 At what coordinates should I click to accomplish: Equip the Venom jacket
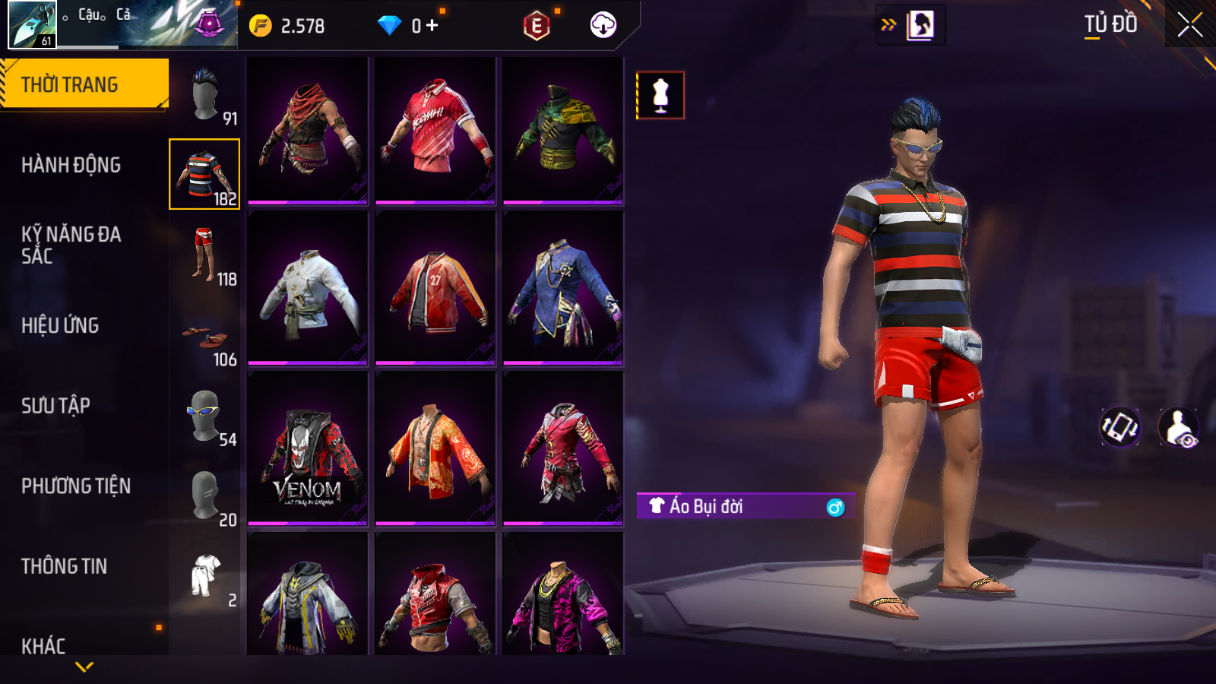(x=308, y=448)
